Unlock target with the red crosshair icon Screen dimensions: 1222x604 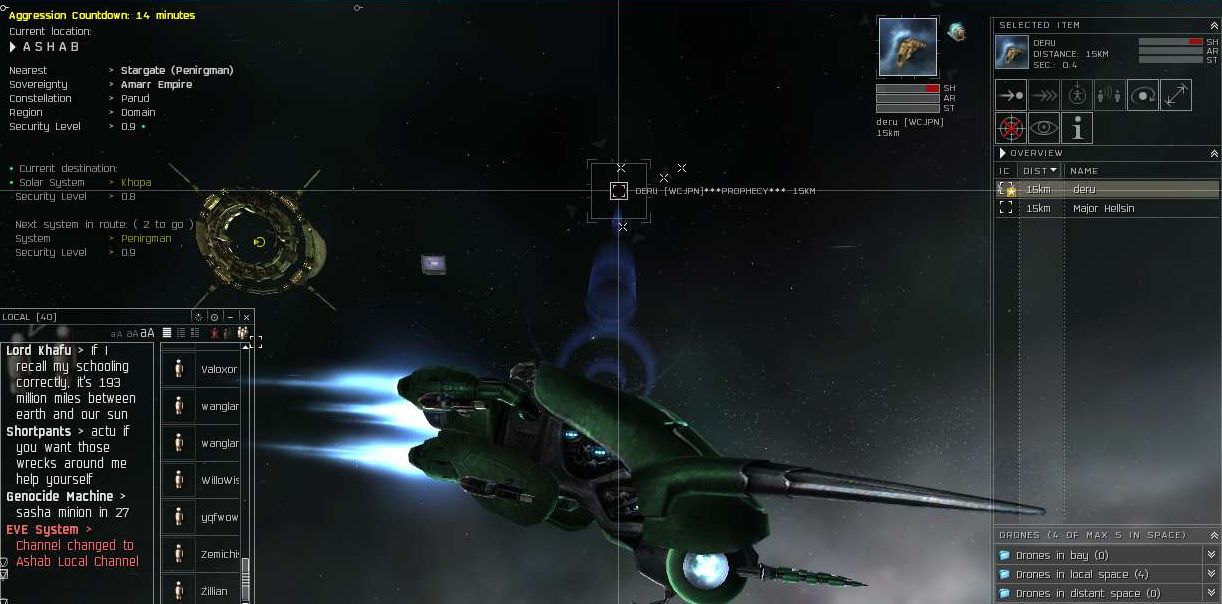[x=1011, y=128]
